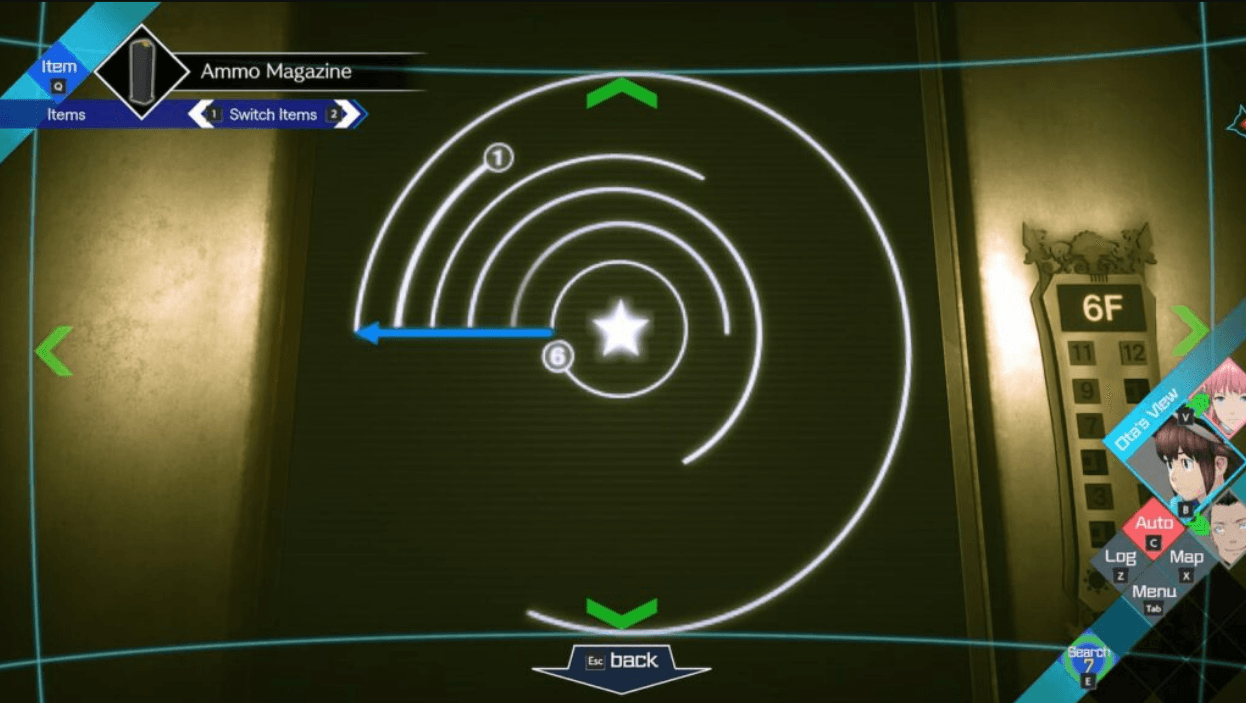
Task: Look up using the green up arrow
Action: pyautogui.click(x=621, y=94)
